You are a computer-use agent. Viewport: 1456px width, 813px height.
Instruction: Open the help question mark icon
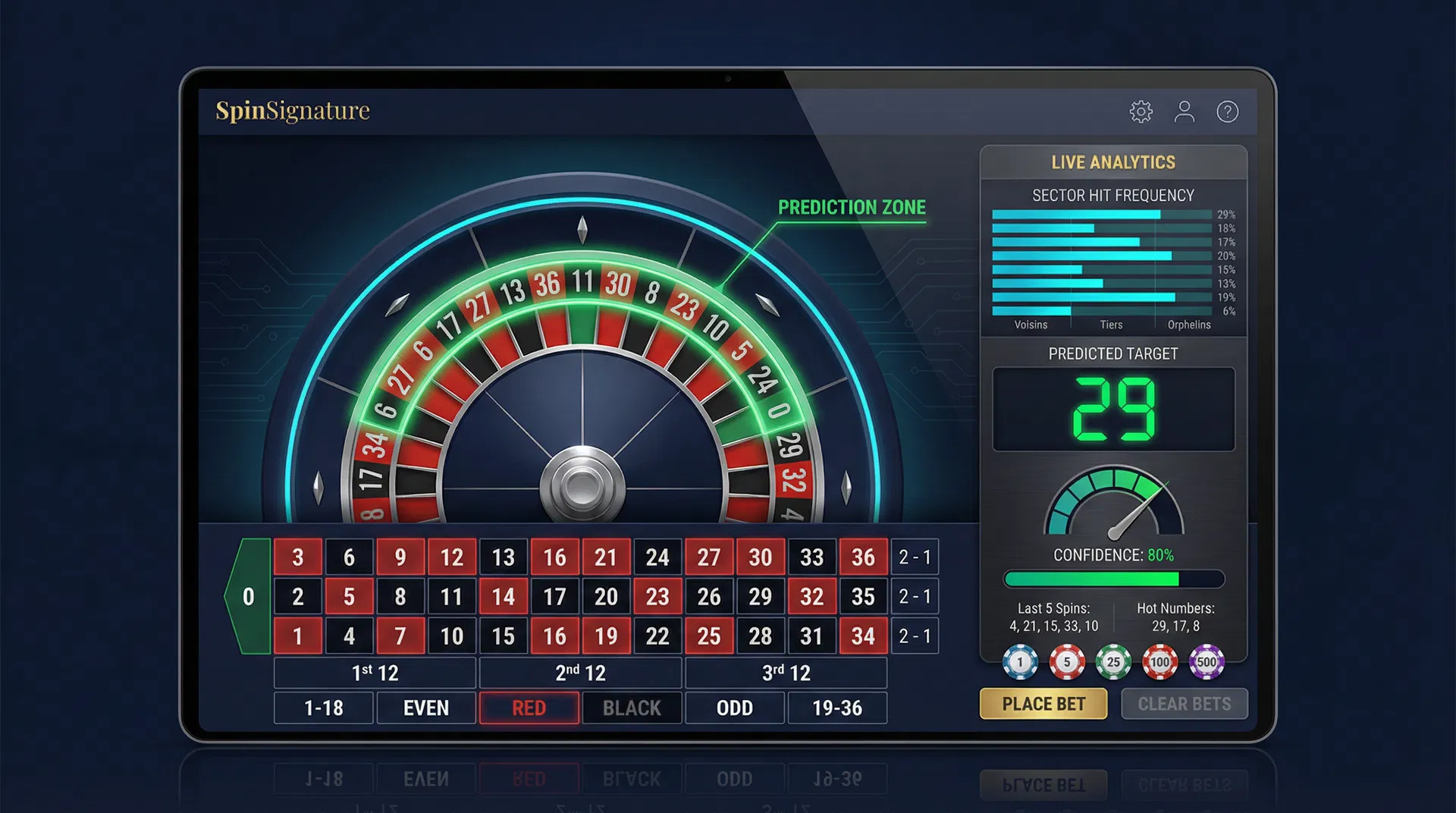(x=1228, y=111)
